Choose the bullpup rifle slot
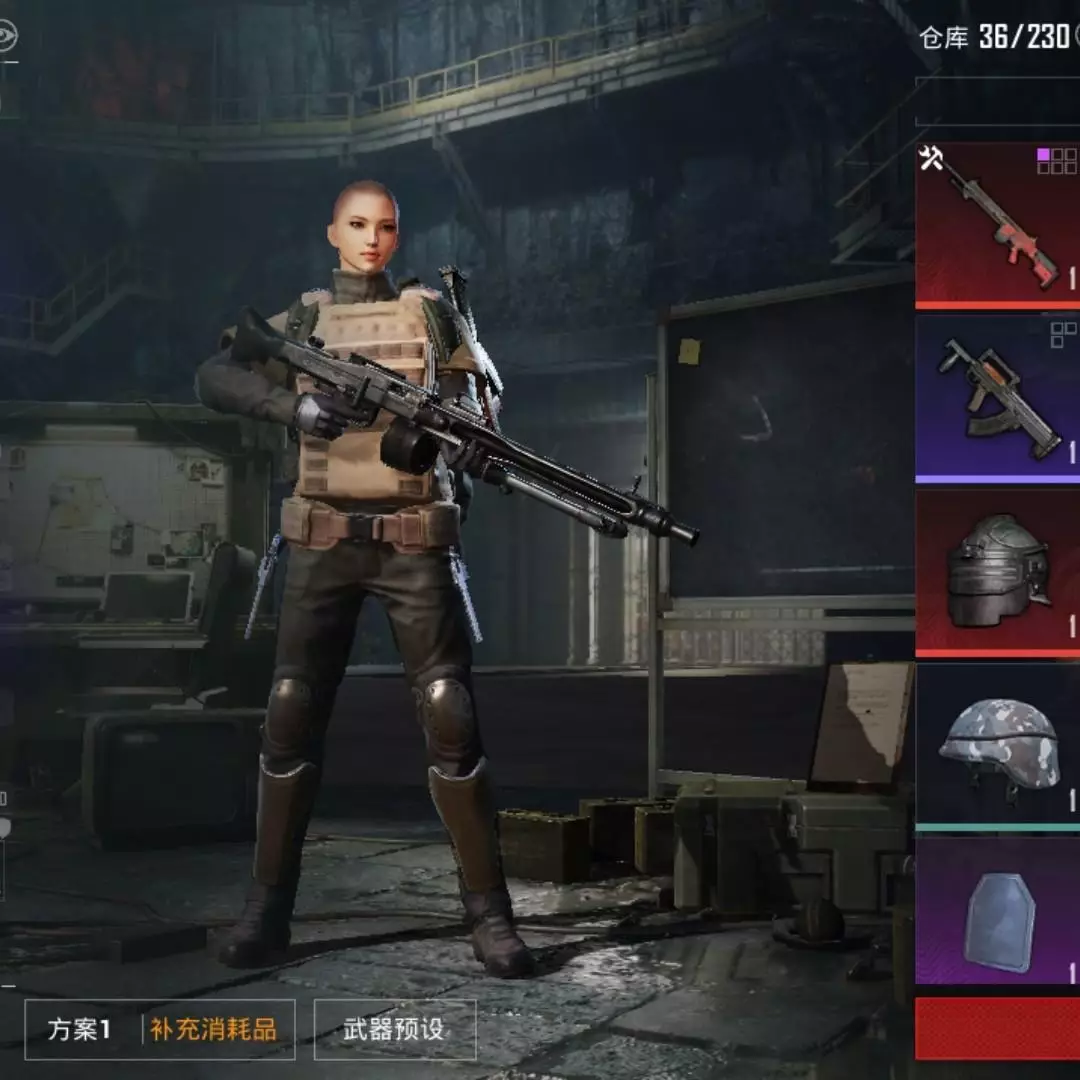 coord(997,398)
